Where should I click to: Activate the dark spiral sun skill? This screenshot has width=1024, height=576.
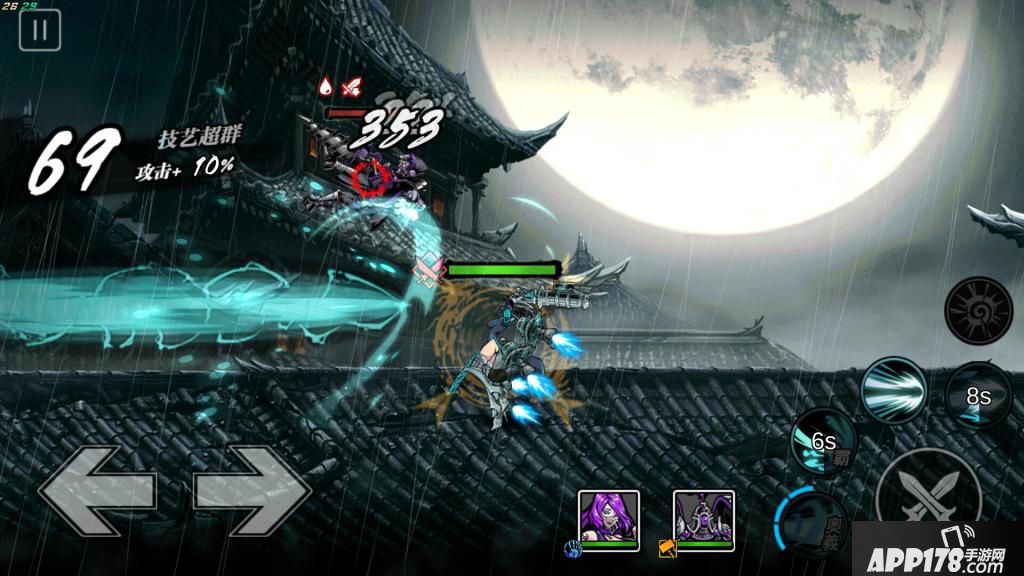(x=979, y=312)
